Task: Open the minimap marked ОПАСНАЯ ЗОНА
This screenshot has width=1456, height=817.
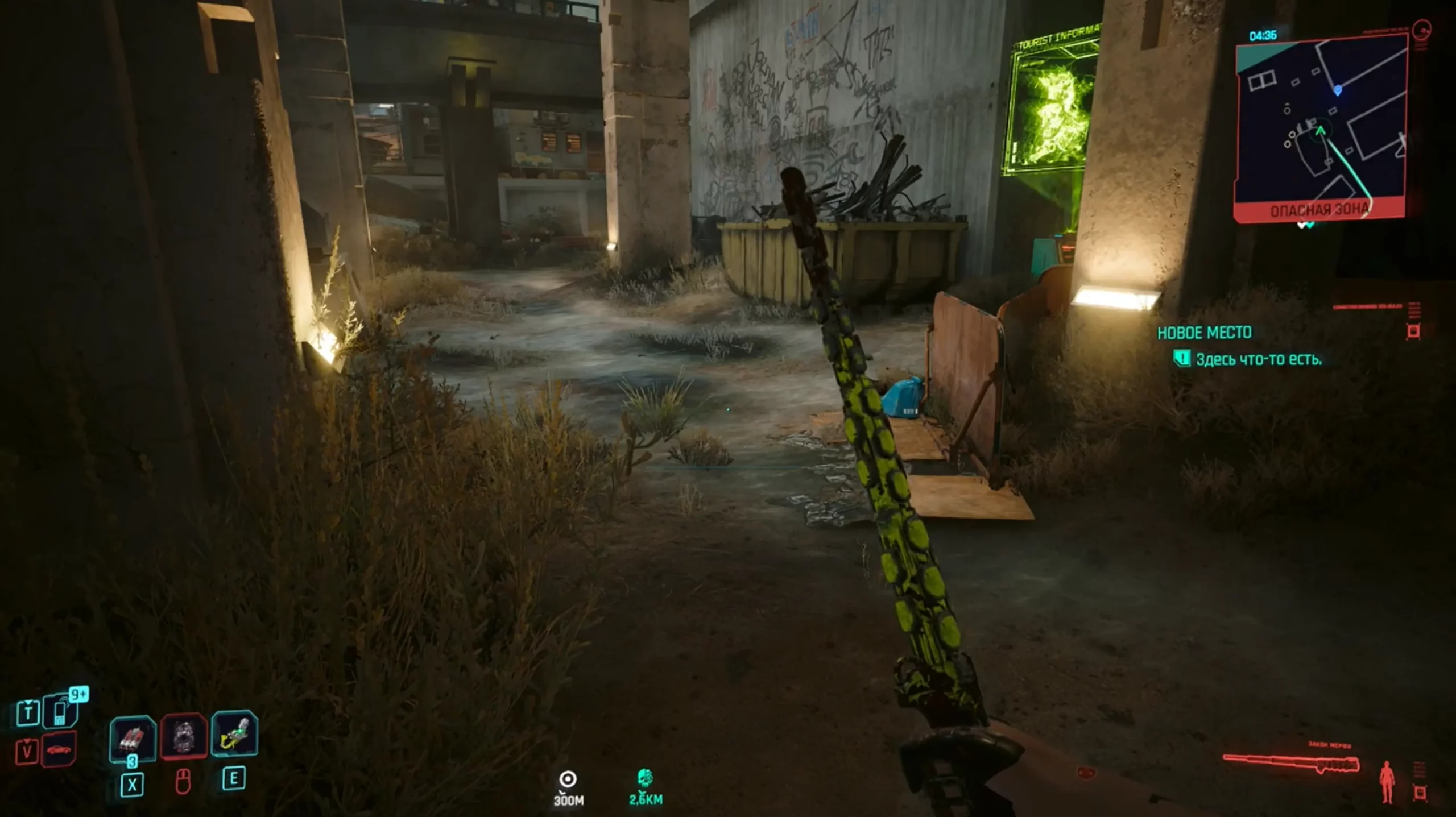Action: 1321,125
